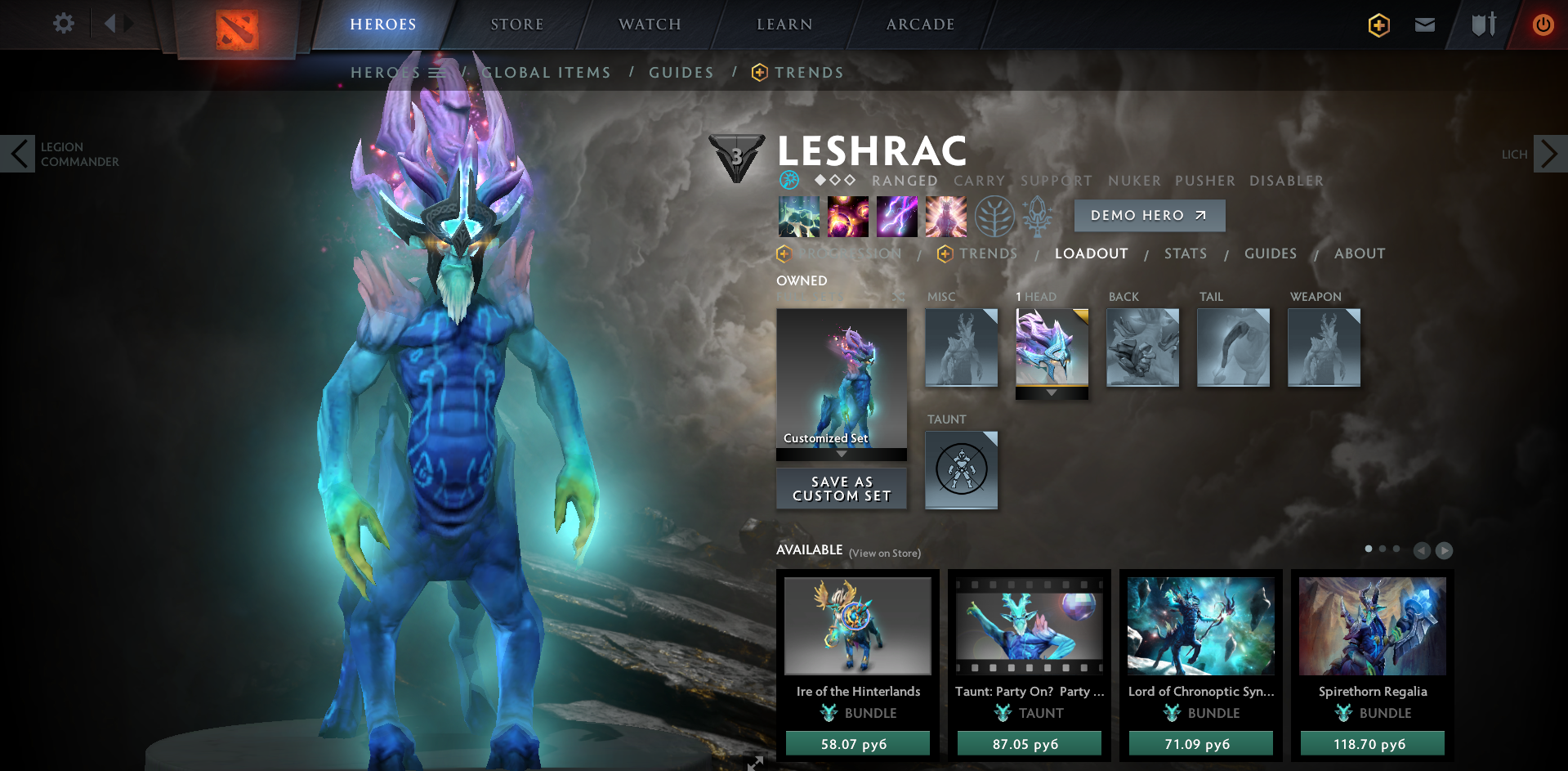Click the orange power button
The width and height of the screenshot is (1568, 771).
(x=1543, y=25)
